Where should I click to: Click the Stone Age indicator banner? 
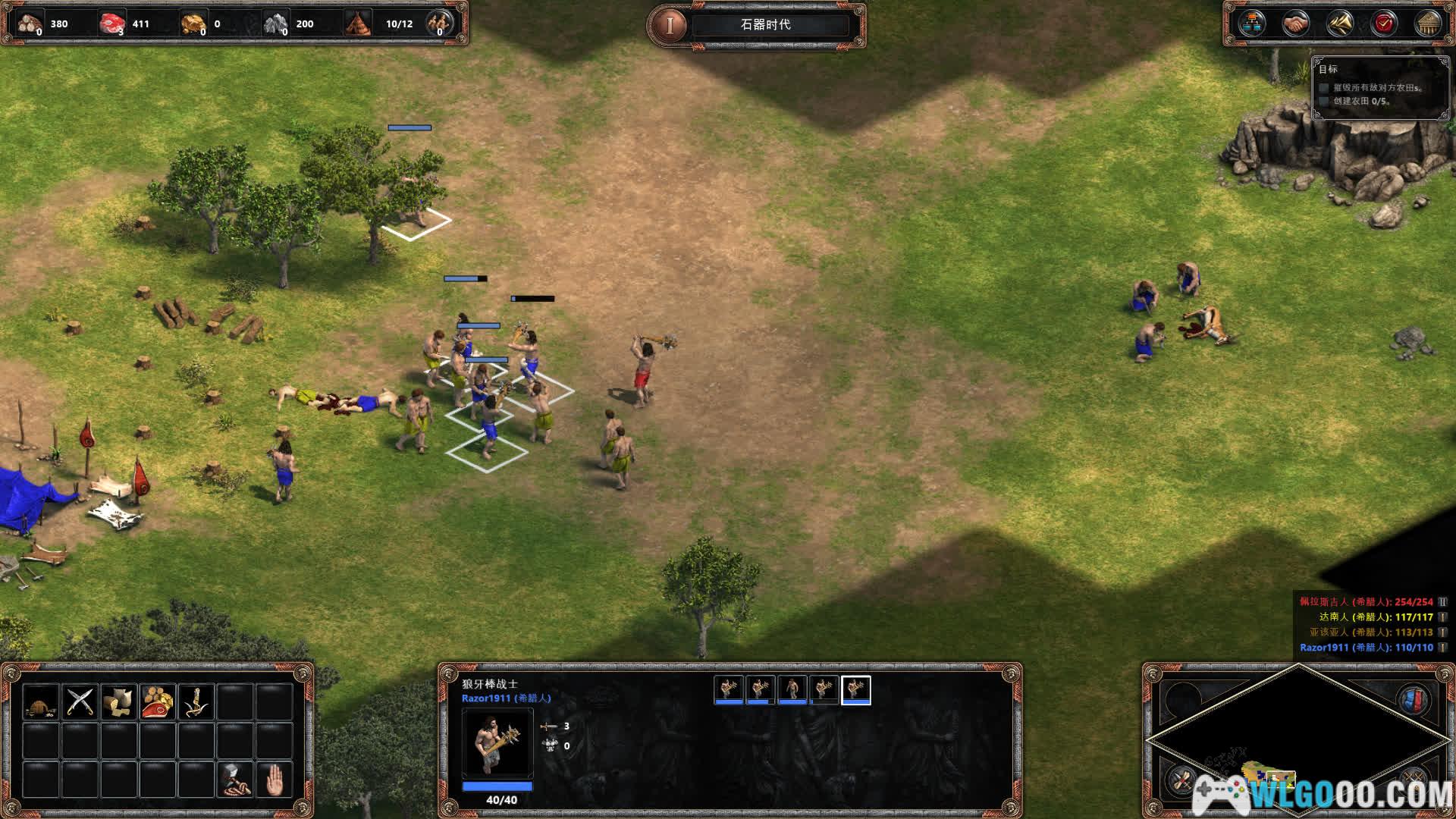pos(766,24)
